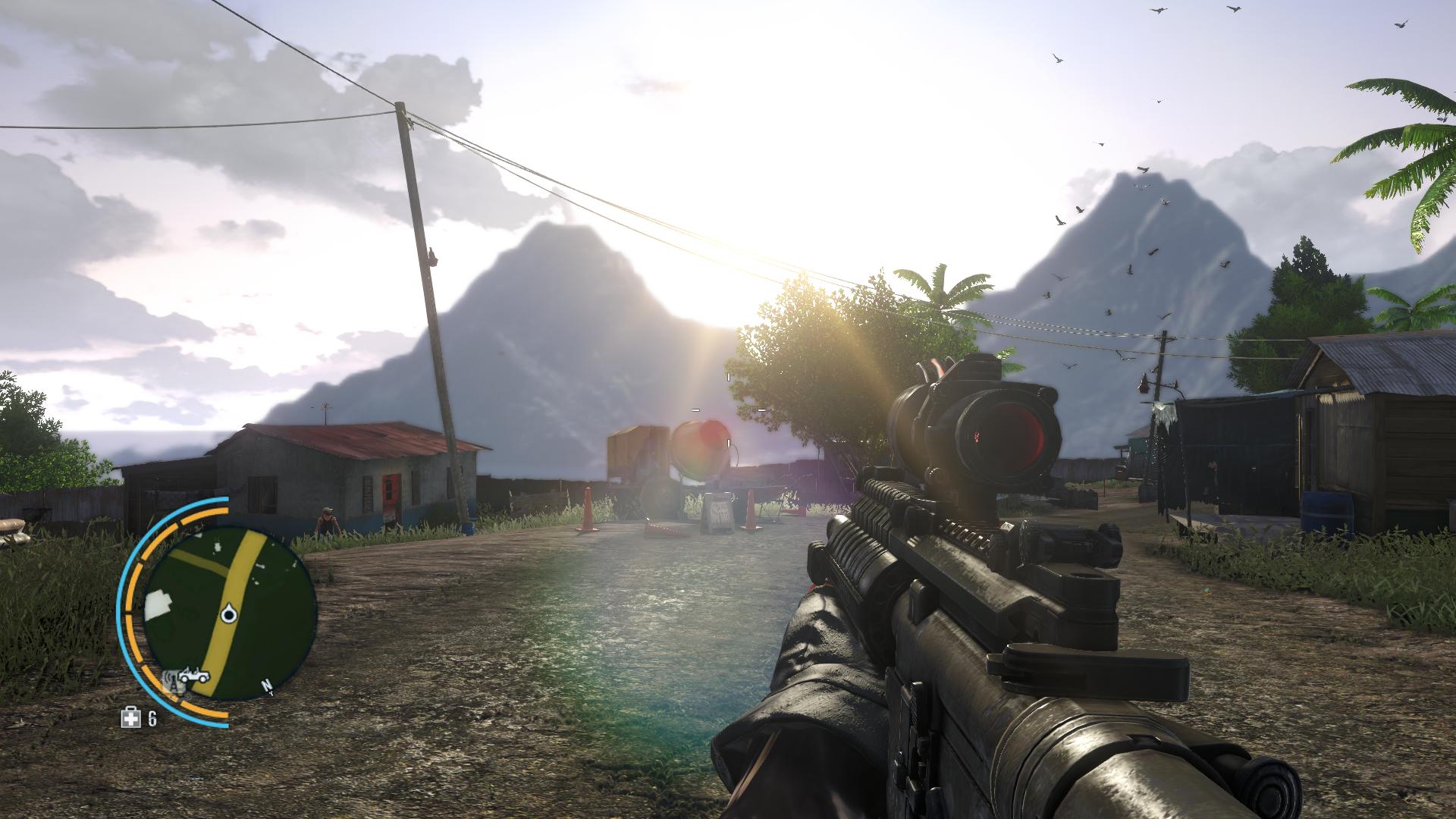Select the jeep vehicle marker on minimap
The height and width of the screenshot is (819, 1456).
click(x=194, y=675)
